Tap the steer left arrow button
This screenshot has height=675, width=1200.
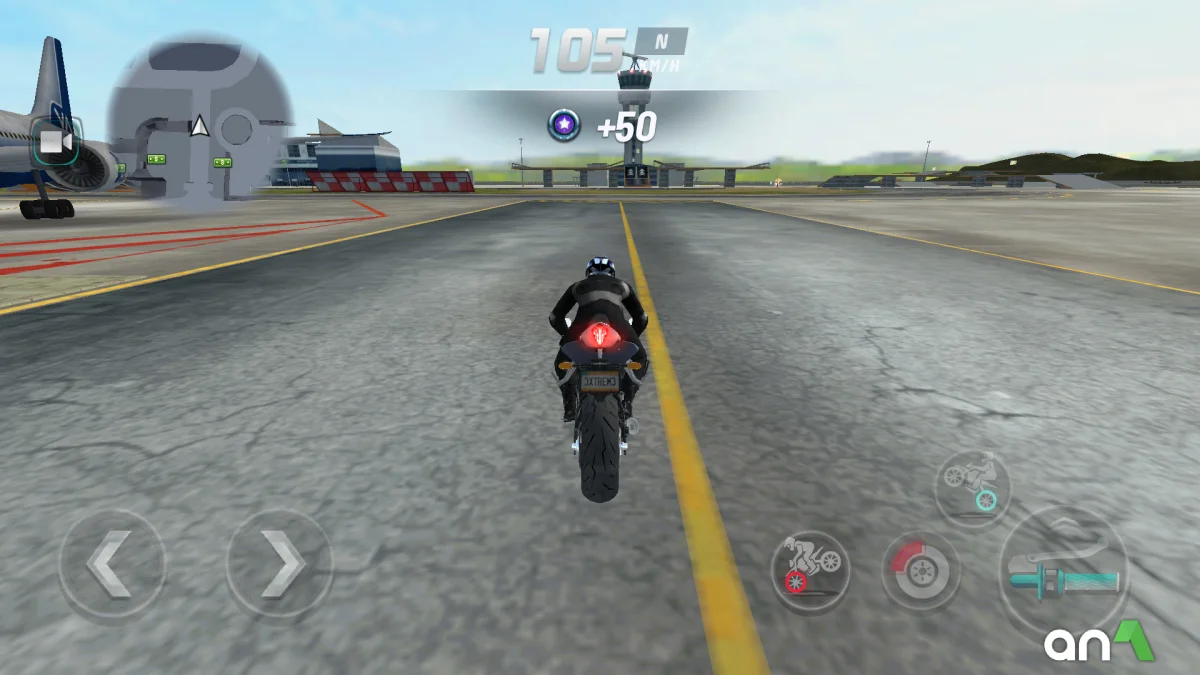[111, 563]
